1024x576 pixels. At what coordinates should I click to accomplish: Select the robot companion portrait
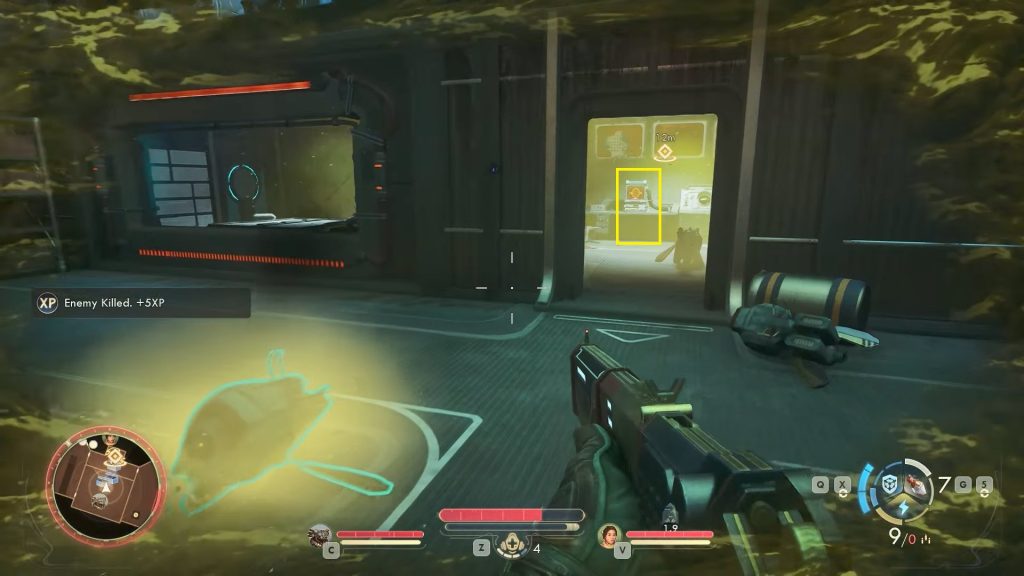point(320,535)
